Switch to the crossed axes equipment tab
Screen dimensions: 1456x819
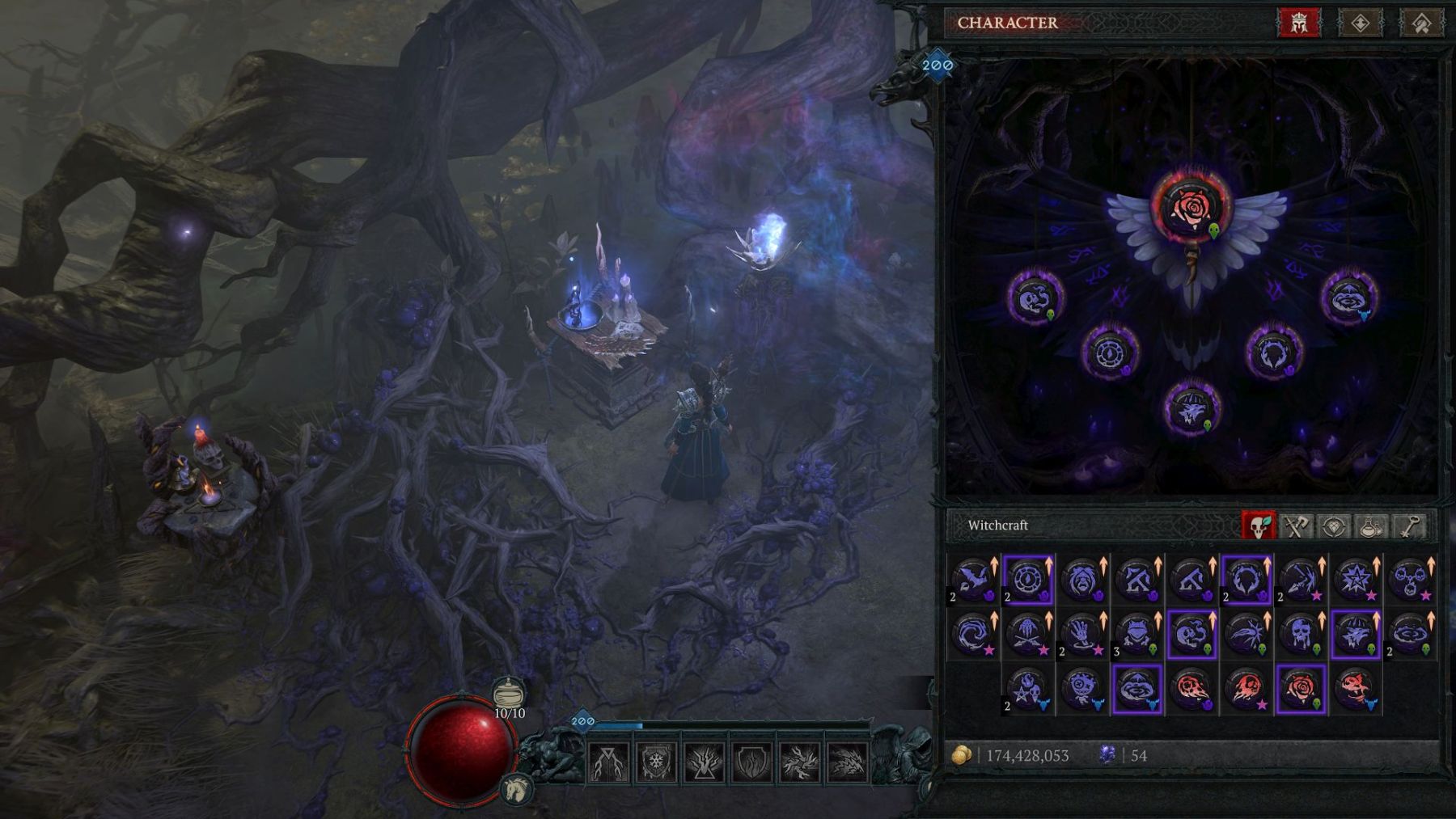1296,526
